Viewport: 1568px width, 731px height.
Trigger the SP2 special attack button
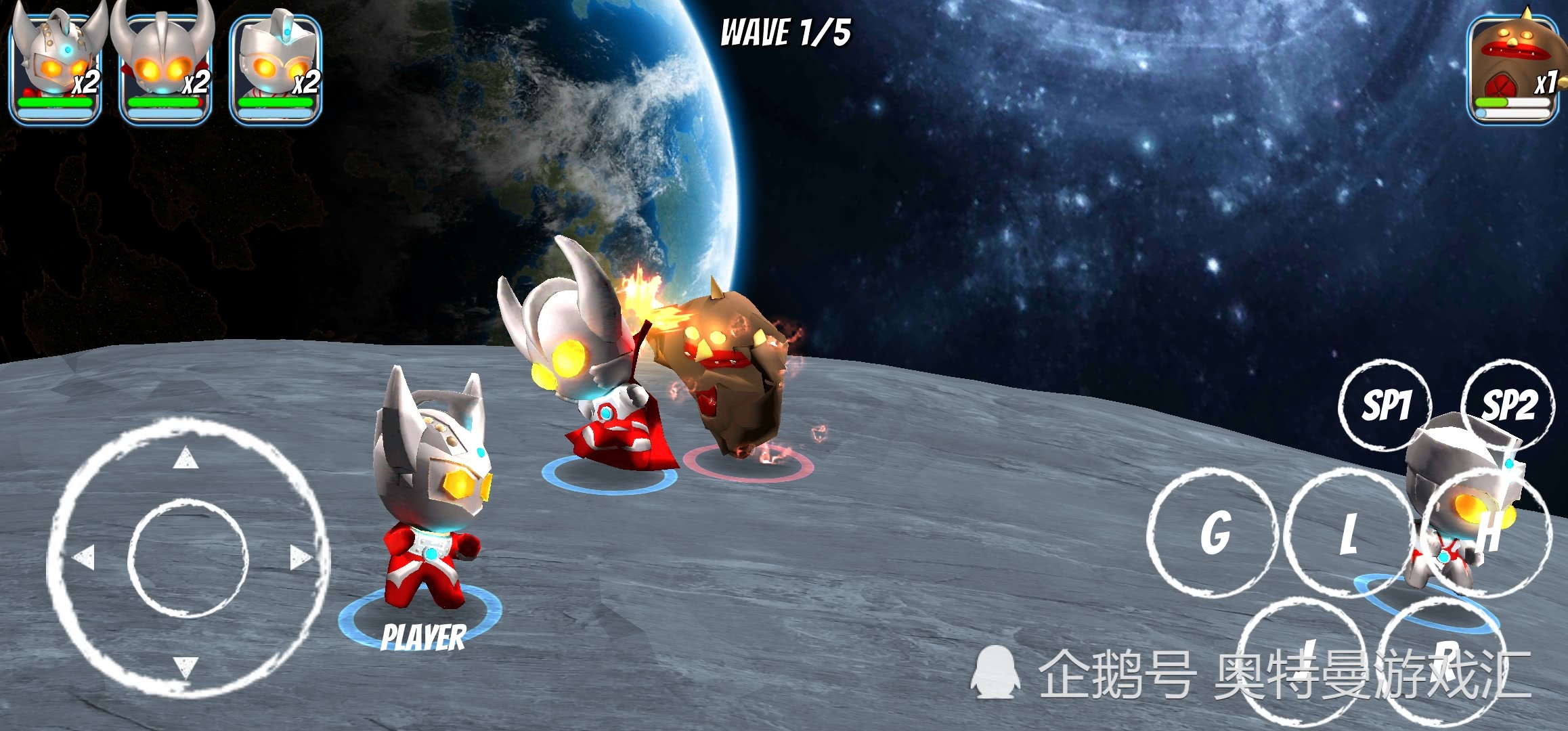[1508, 405]
